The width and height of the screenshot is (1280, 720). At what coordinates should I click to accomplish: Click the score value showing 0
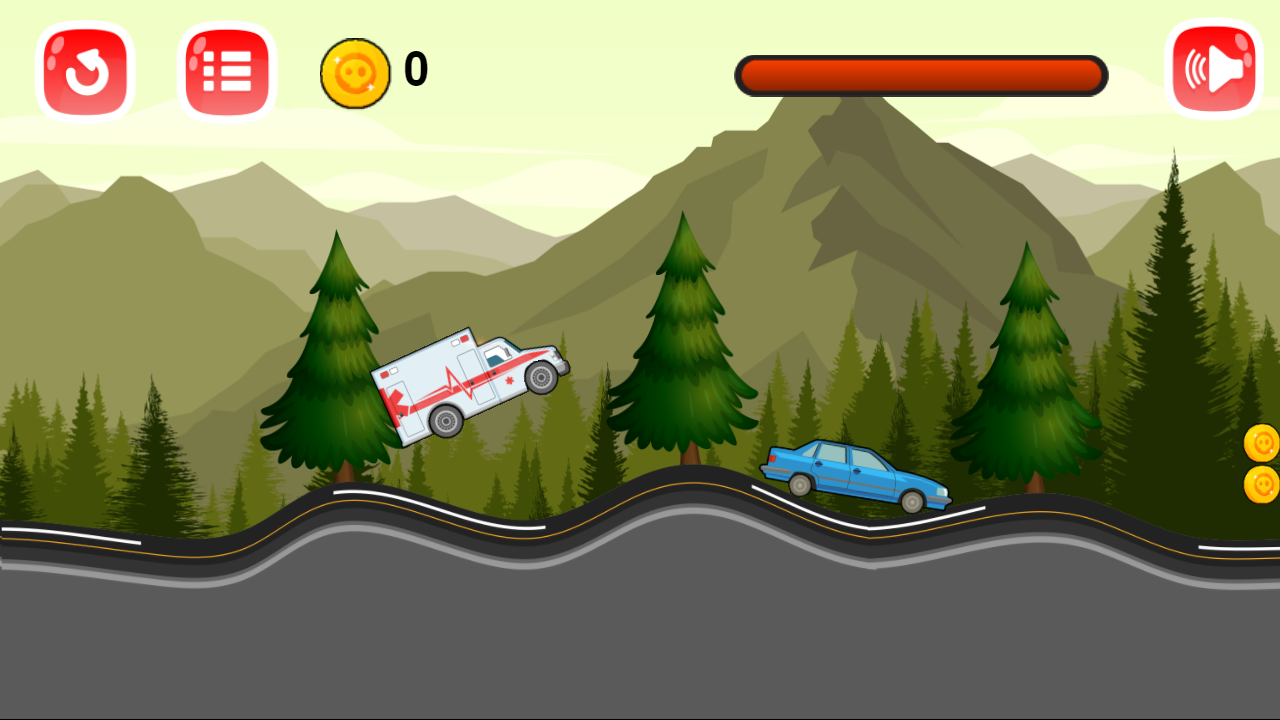coord(416,69)
